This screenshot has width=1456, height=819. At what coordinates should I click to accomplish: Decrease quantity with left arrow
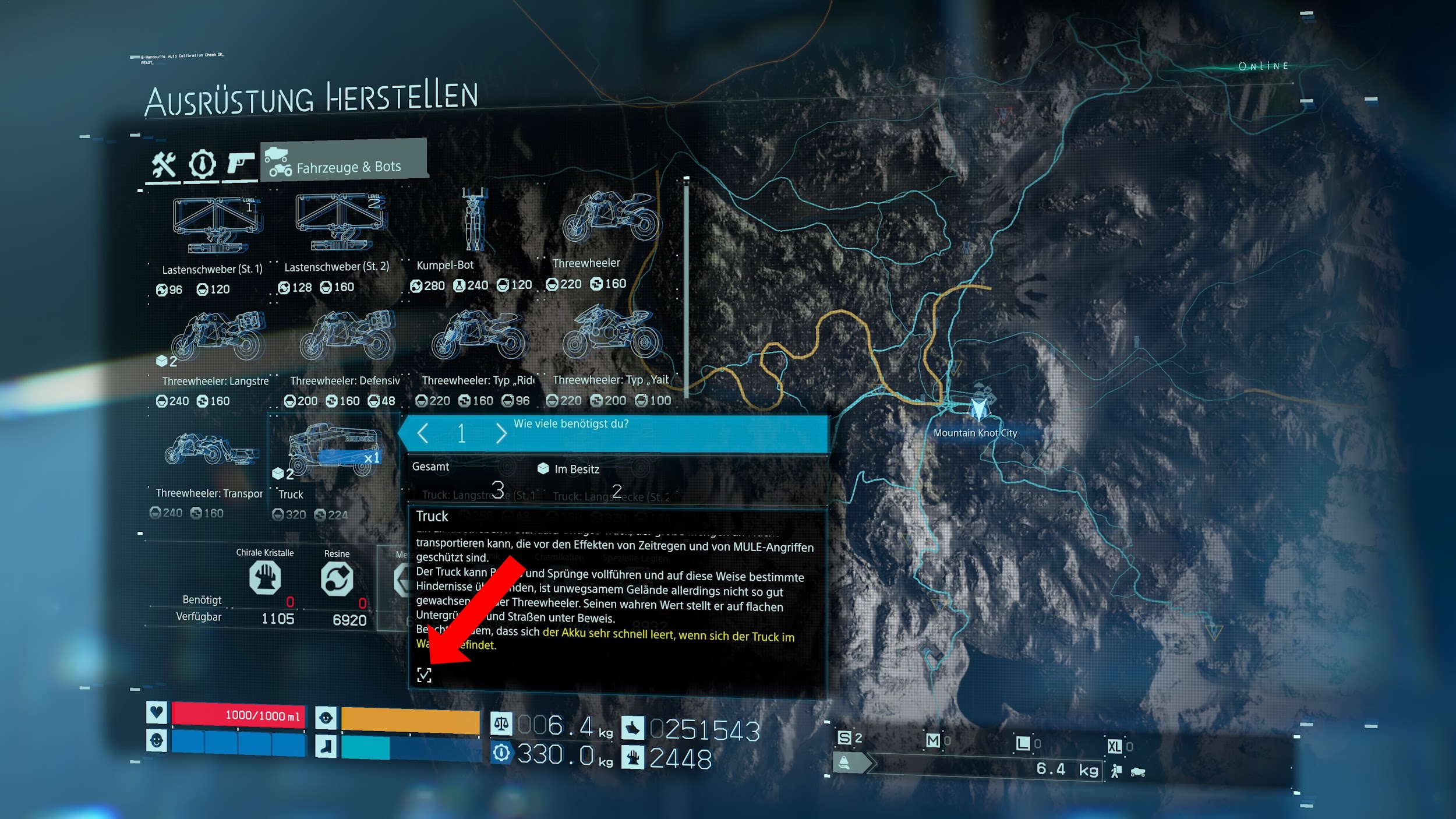point(423,433)
